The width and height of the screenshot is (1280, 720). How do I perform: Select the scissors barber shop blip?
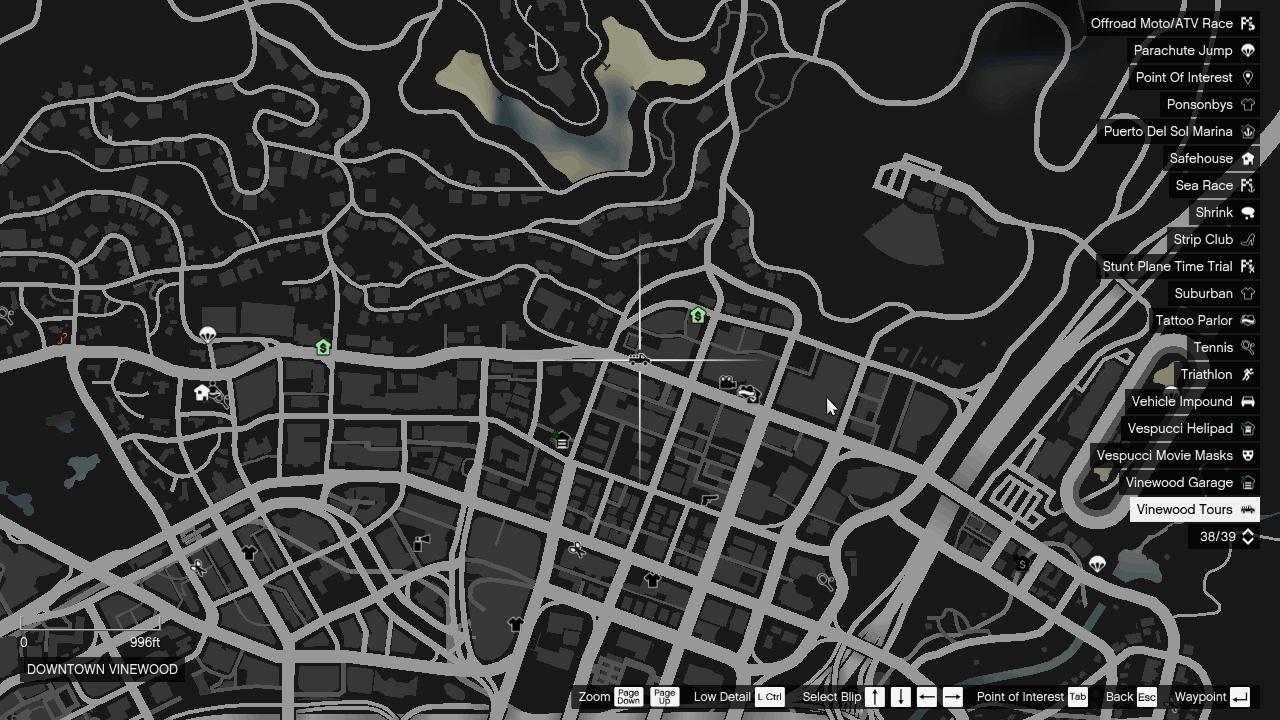point(577,549)
